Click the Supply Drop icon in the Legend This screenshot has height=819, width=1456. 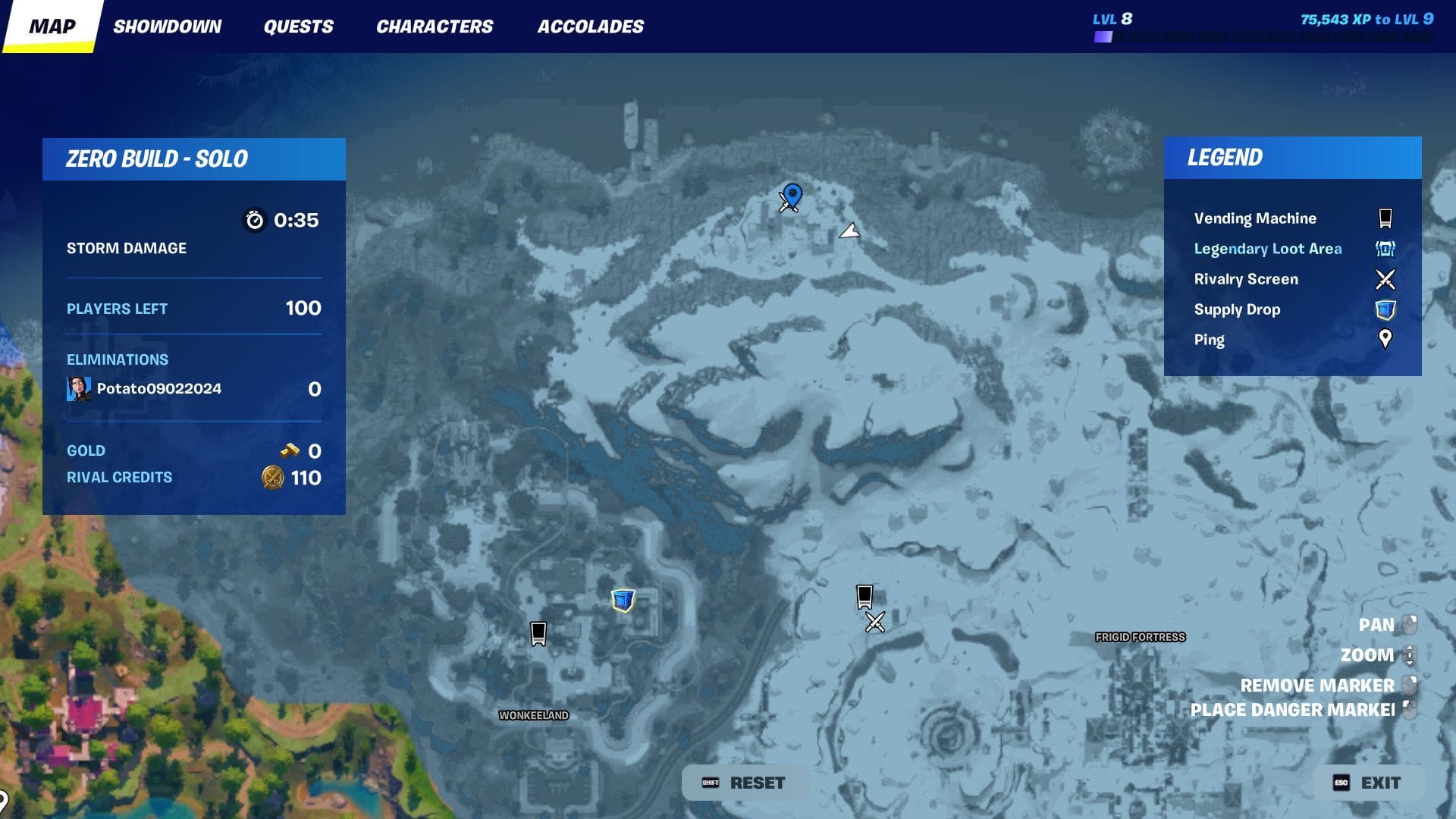[1386, 309]
